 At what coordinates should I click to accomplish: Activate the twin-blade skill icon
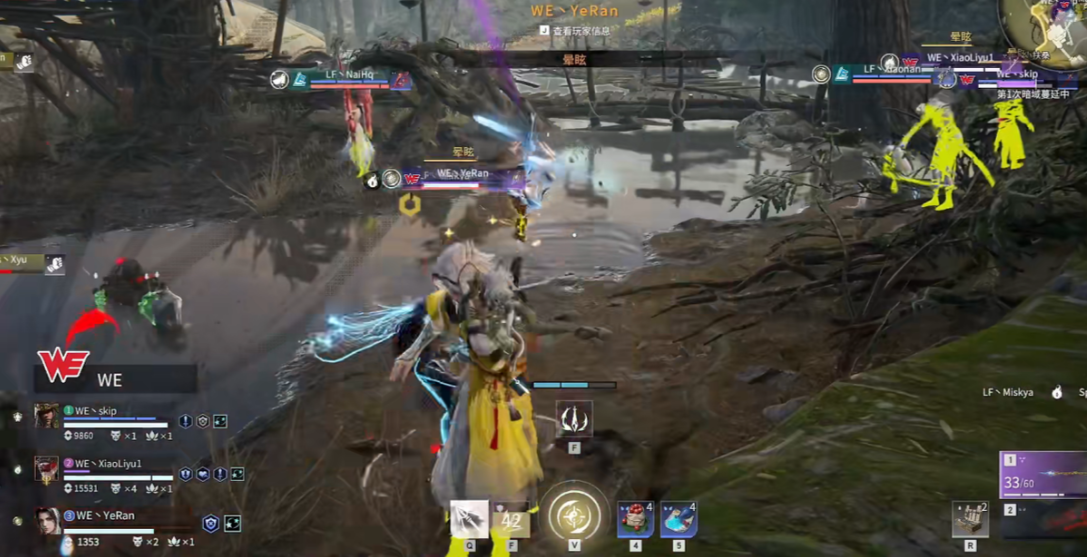click(x=574, y=419)
